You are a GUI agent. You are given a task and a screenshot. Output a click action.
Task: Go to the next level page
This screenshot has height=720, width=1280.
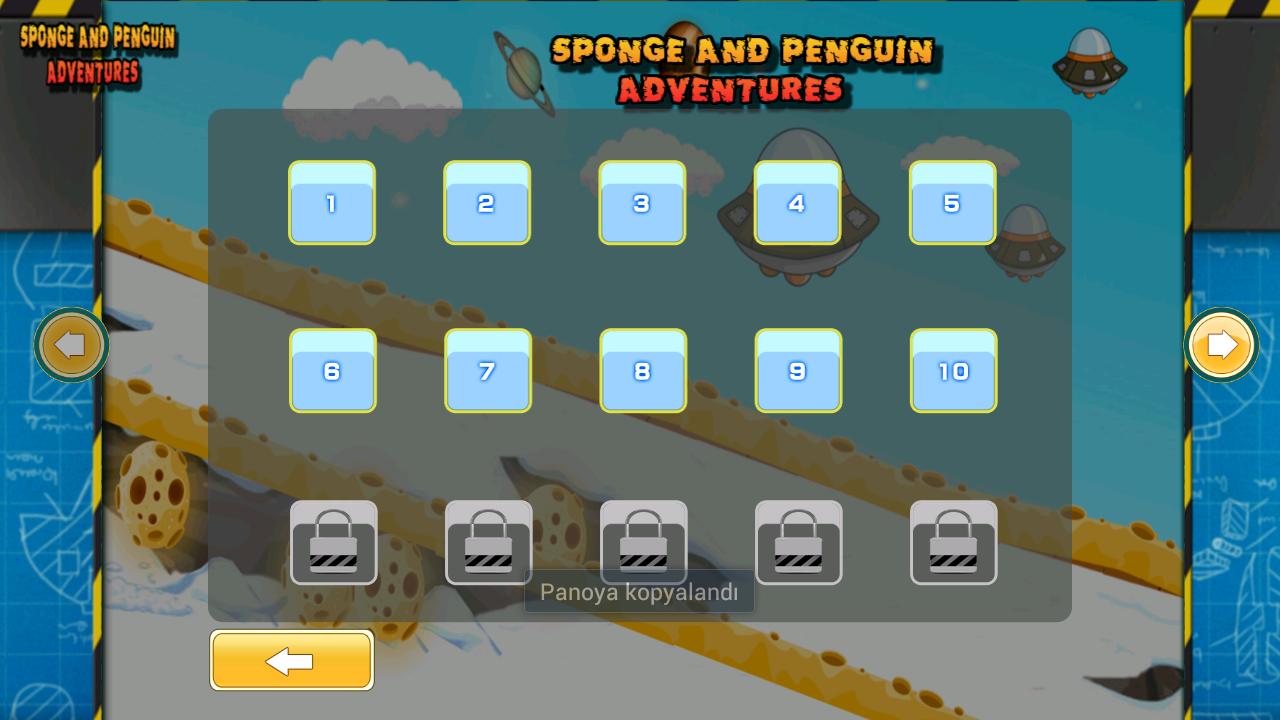[1220, 344]
